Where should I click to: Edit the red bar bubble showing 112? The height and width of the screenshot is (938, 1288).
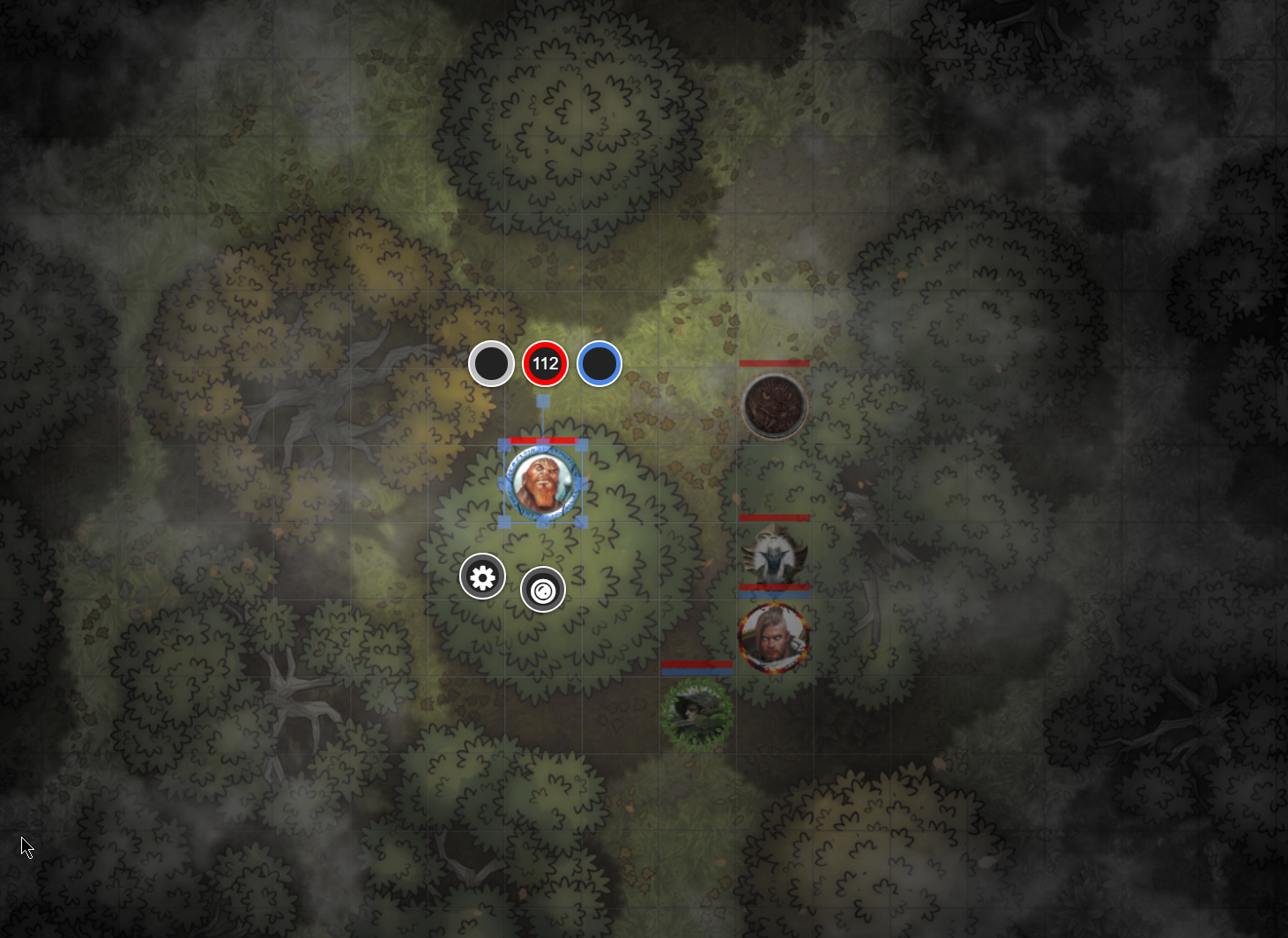tap(545, 363)
